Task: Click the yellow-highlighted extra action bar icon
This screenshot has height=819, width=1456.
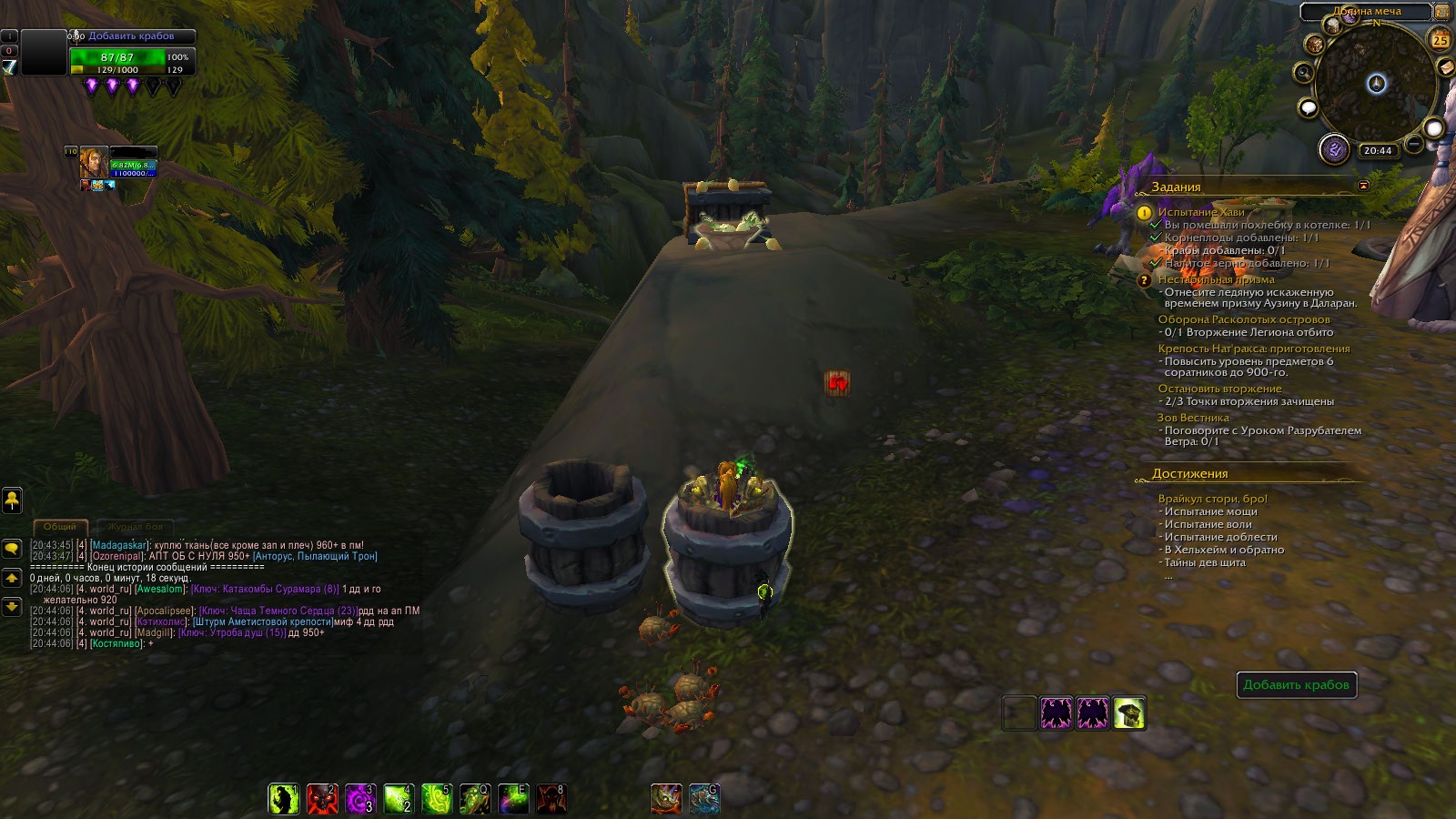Action: [x=1129, y=713]
